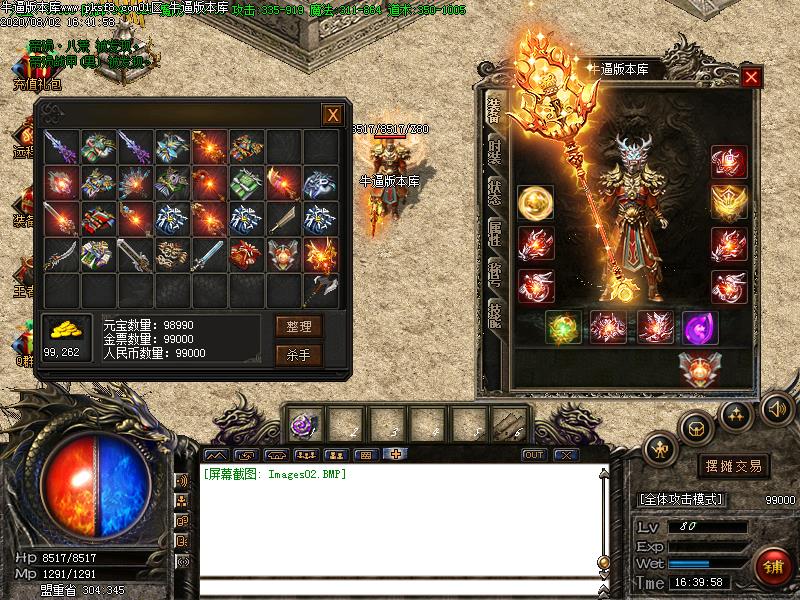Select the purple crescent gem equipment slot

(x=699, y=327)
